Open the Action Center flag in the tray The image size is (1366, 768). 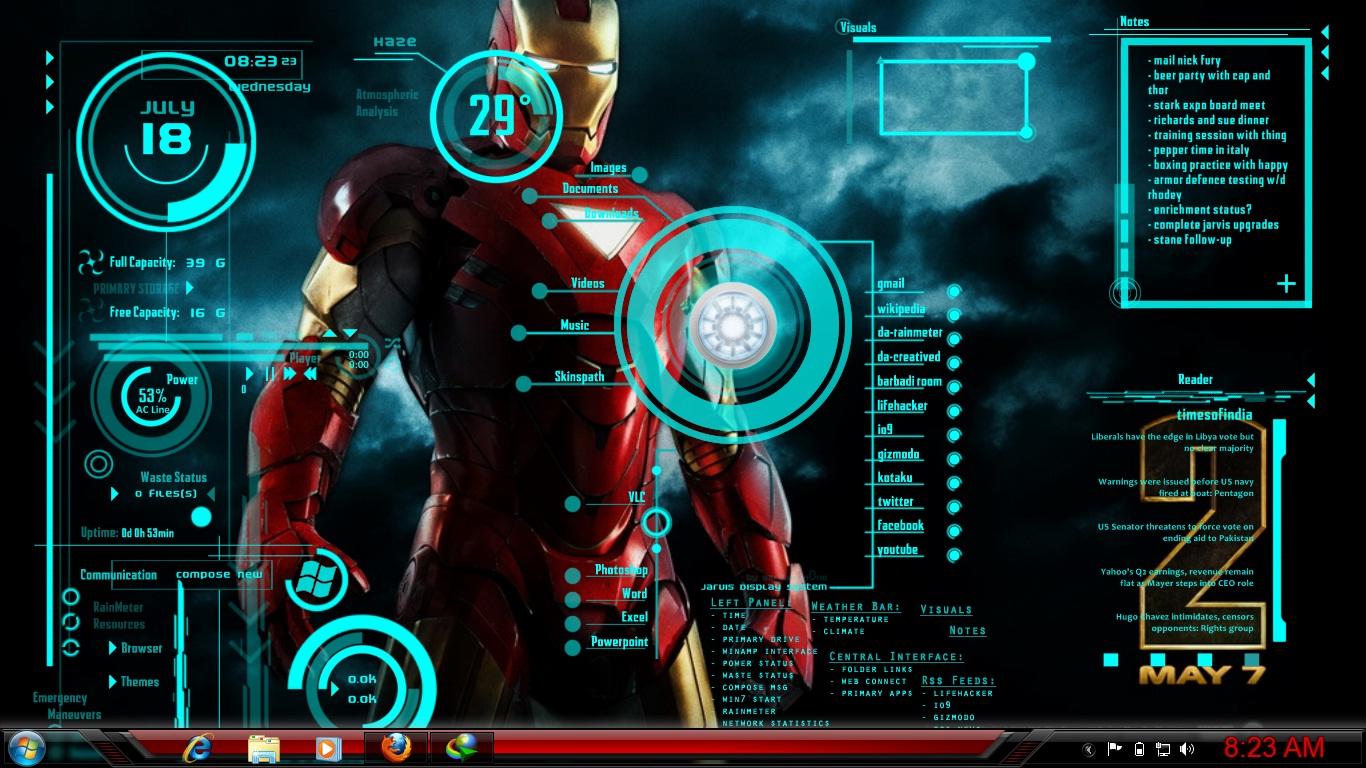1113,747
